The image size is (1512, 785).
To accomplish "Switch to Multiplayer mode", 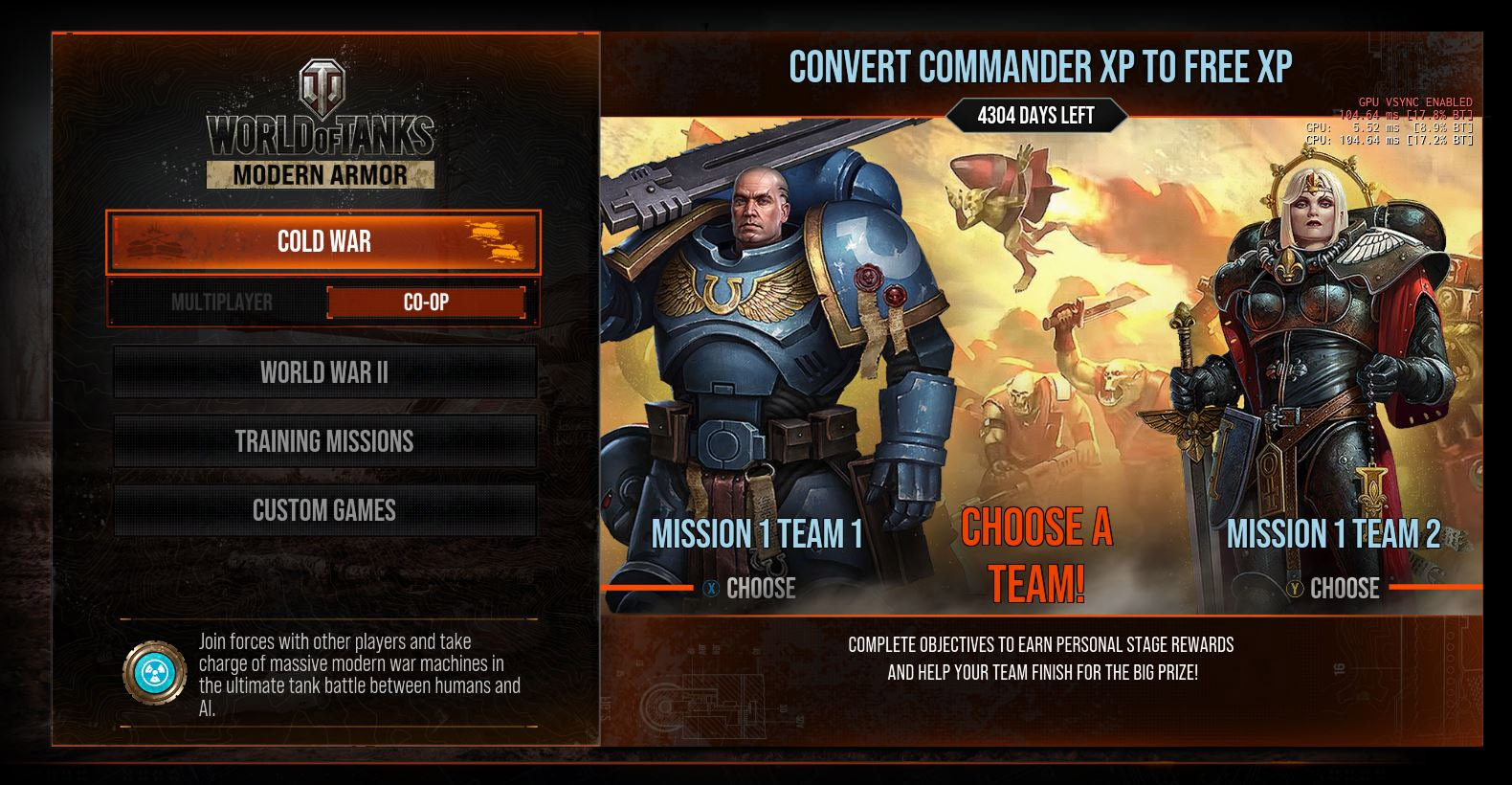I will pos(222,303).
